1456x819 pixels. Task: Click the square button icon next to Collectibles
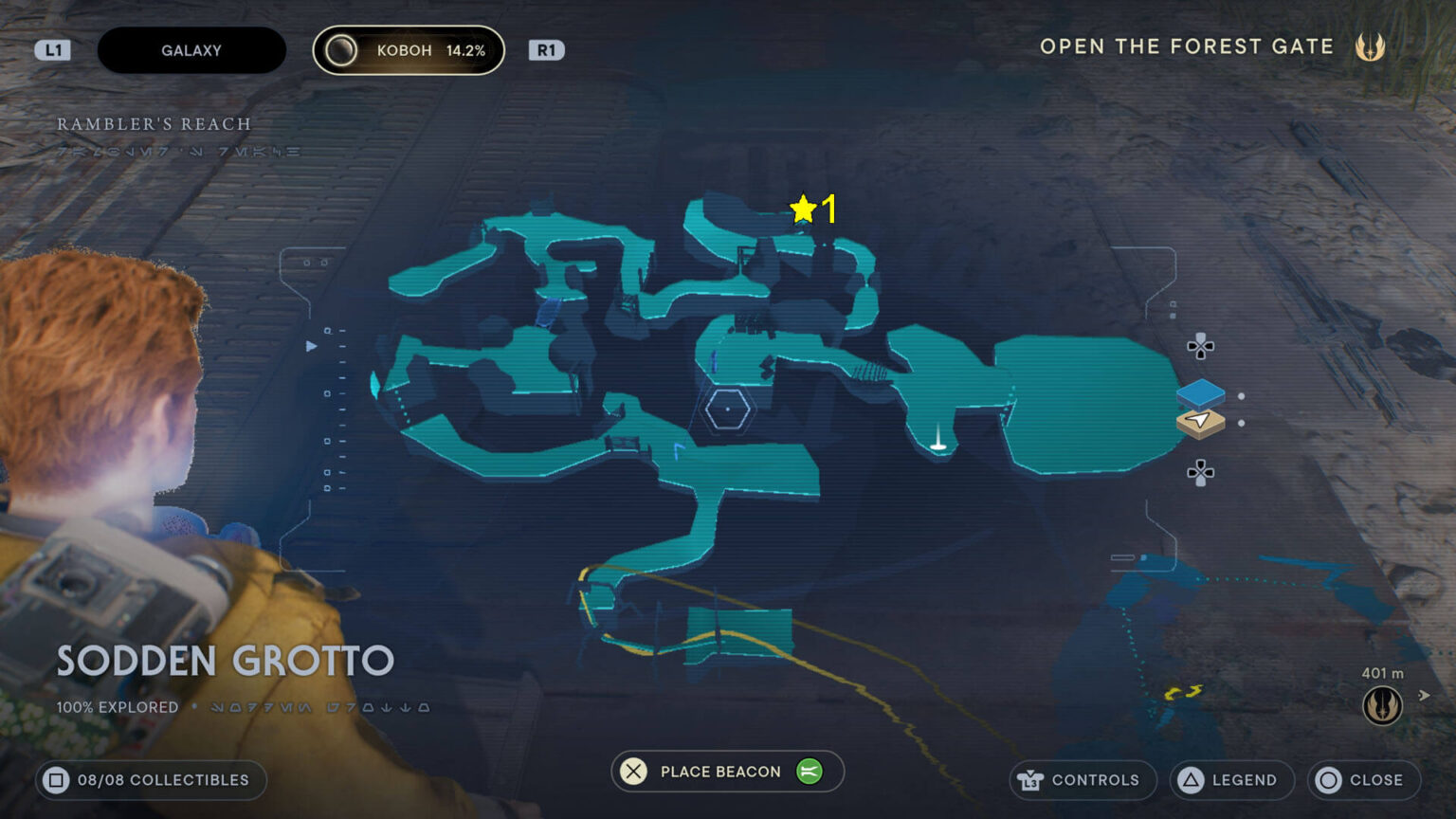pos(59,780)
